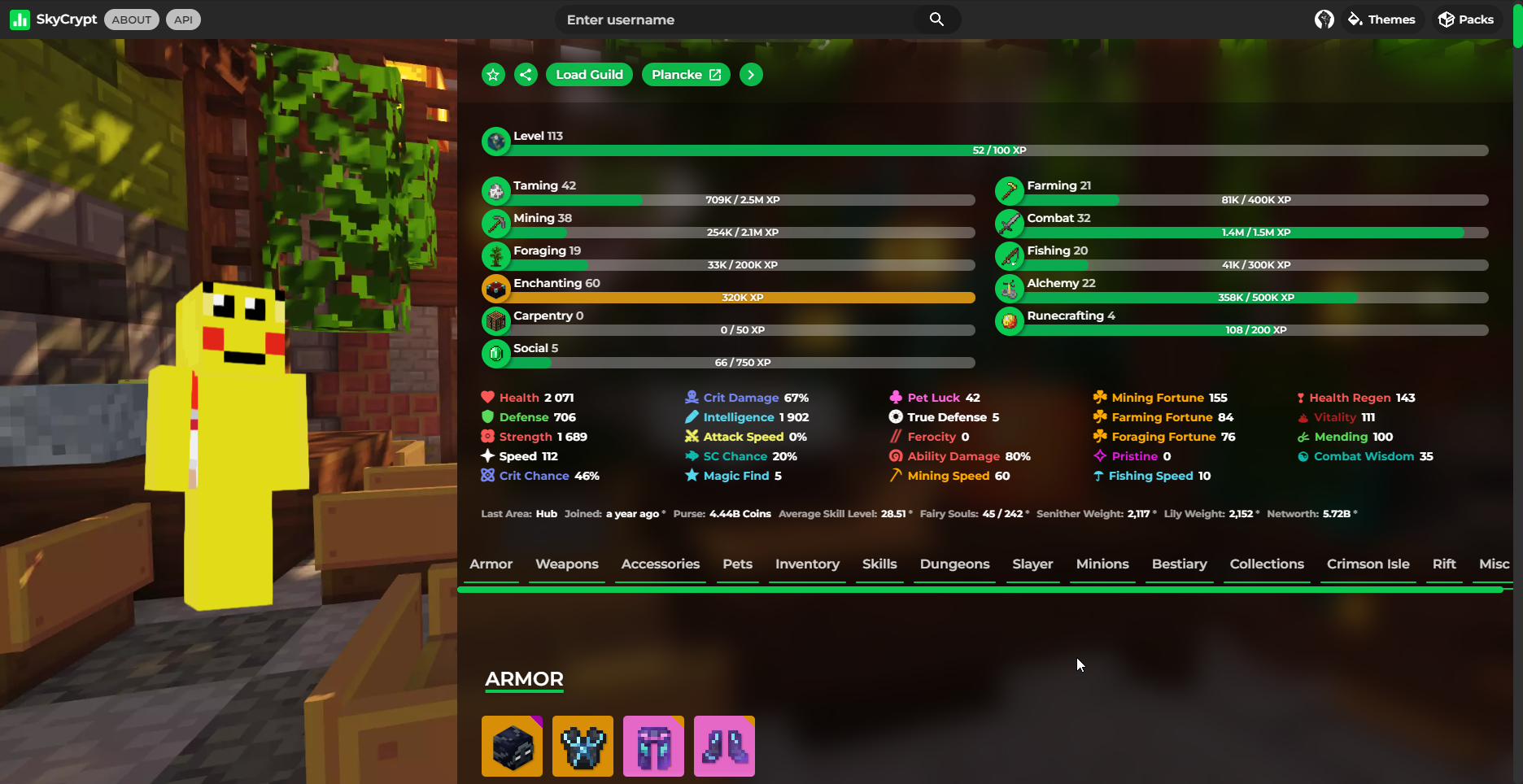
Task: Select the Runecrafting skill icon
Action: [x=1010, y=321]
